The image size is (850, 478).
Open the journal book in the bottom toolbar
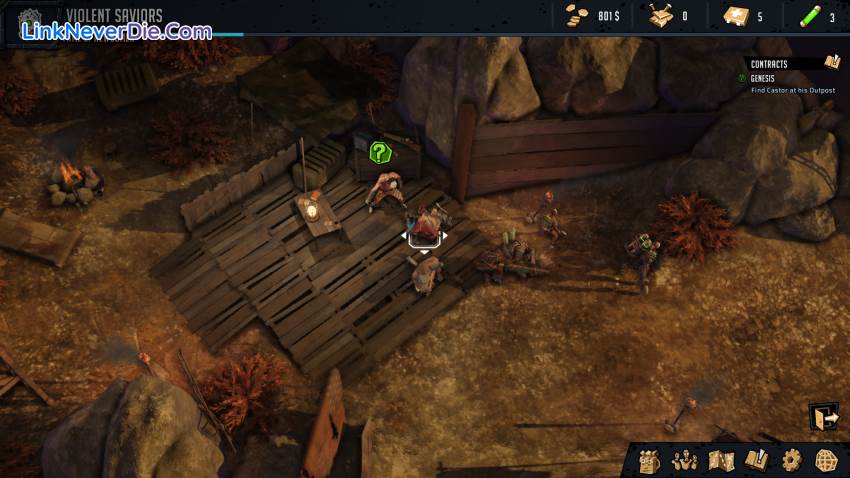[755, 461]
